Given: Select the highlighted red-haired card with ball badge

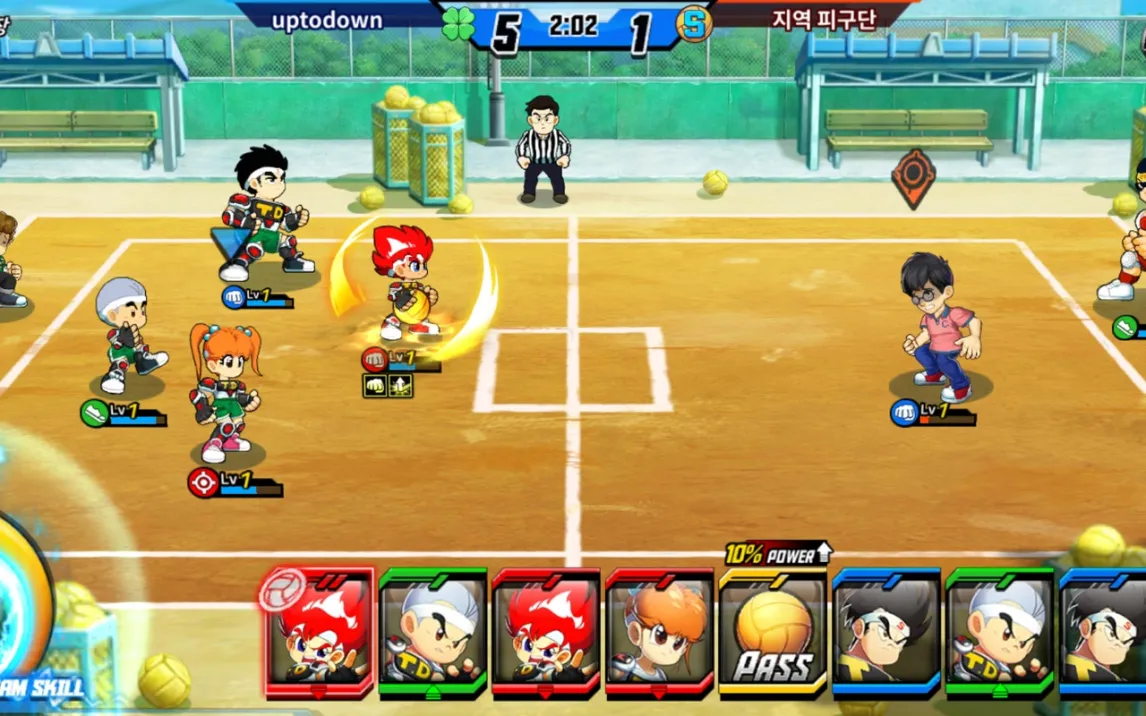Looking at the screenshot, I should point(319,632).
